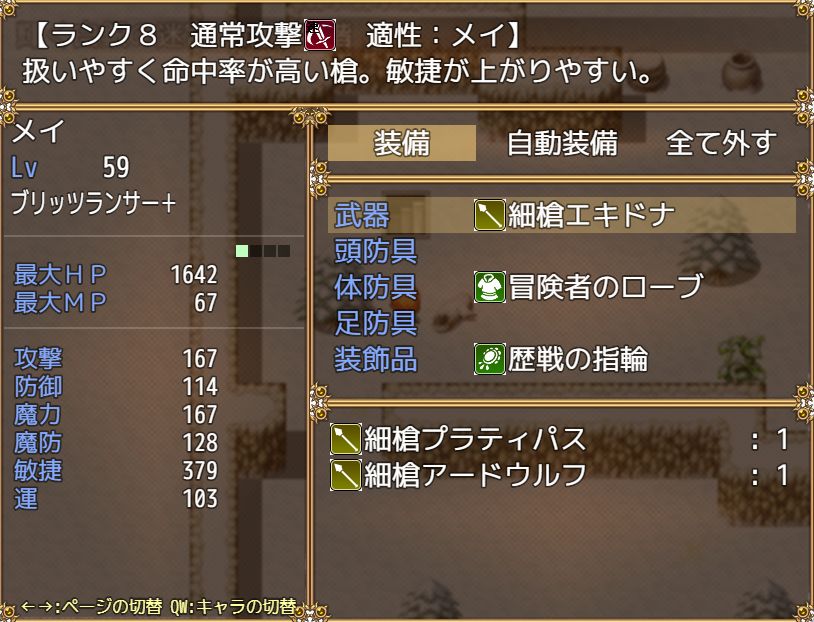Select the 体防具 slot with 冒険者のローブ
Viewport: 814px width, 622px height.
point(562,287)
